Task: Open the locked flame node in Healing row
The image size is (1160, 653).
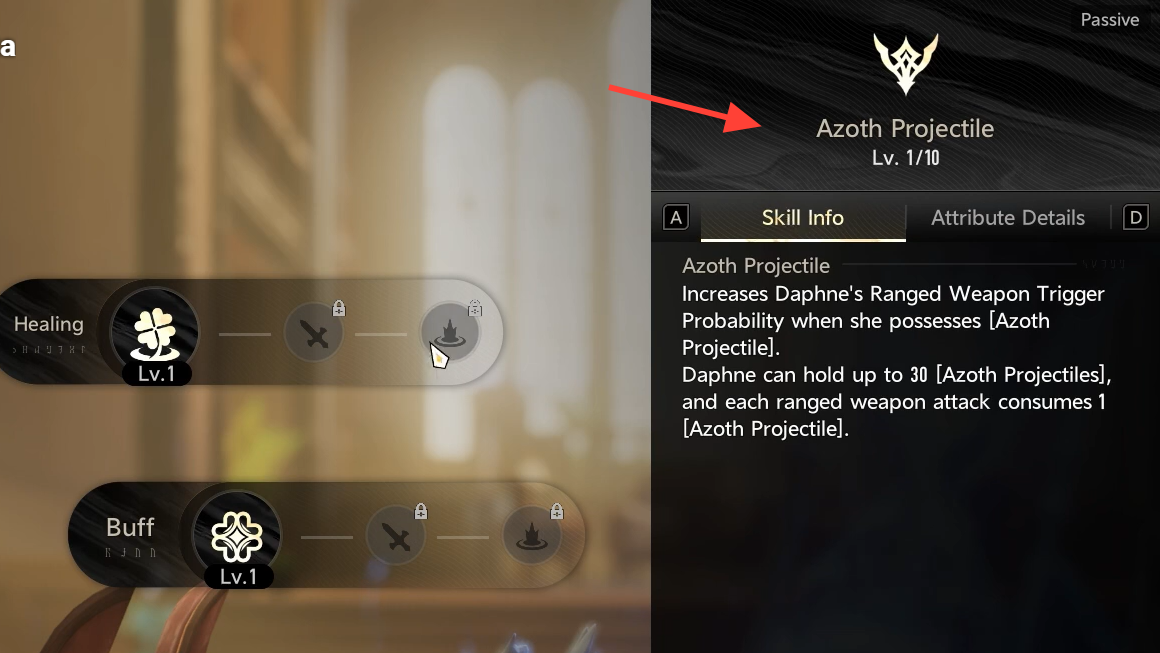Action: coord(449,333)
